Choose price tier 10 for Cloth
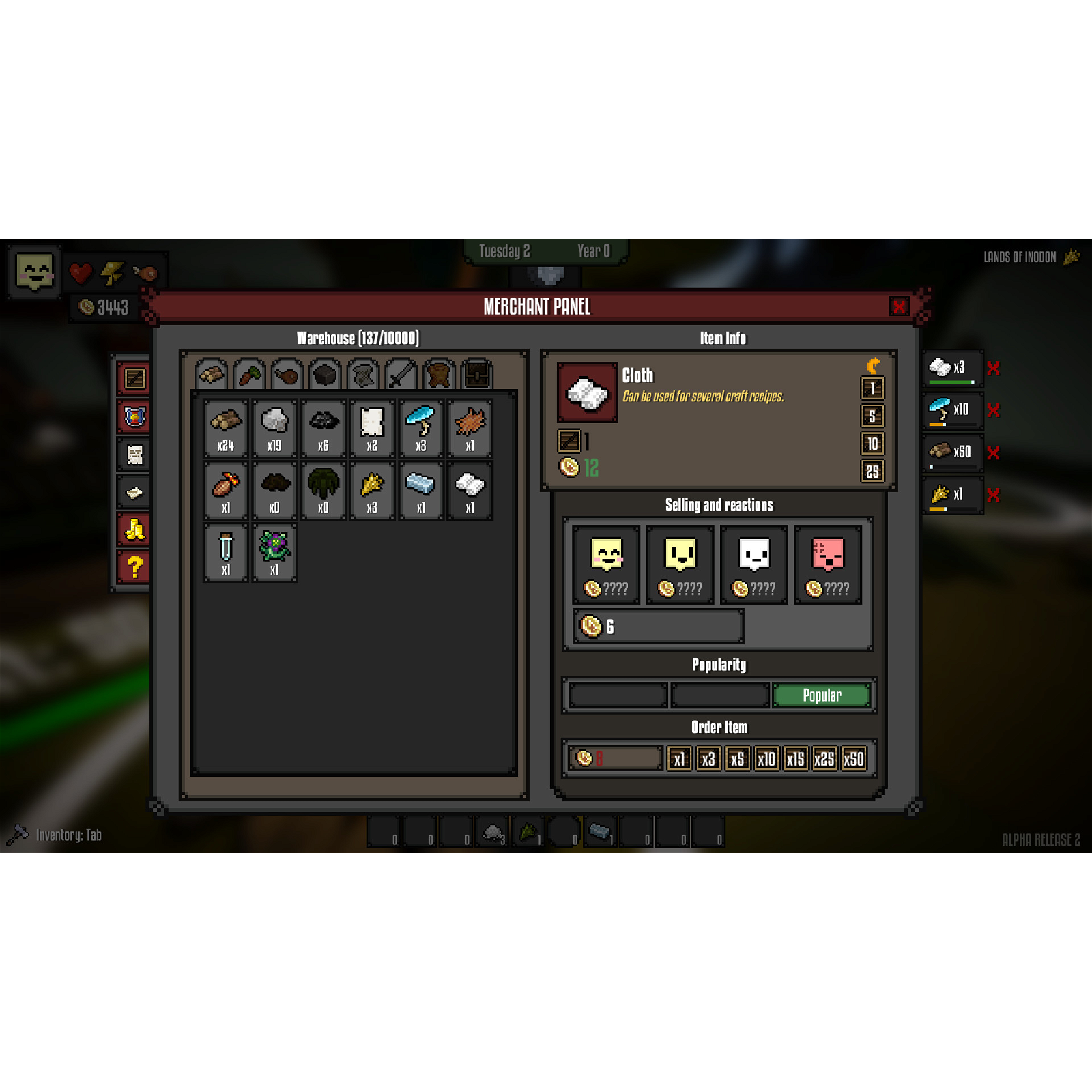Viewport: 1092px width, 1092px height. point(872,444)
